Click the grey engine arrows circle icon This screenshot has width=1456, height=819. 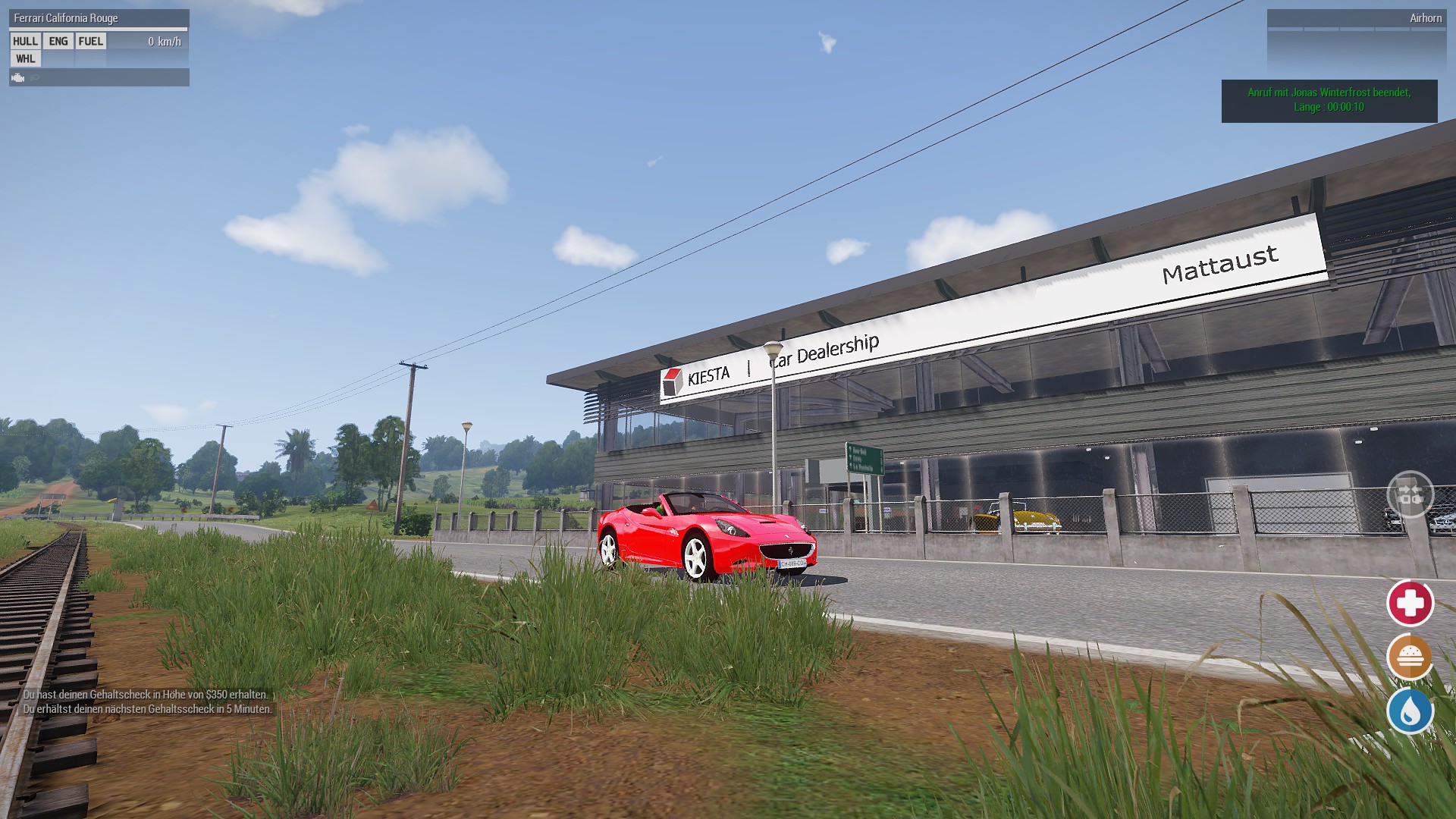(x=1410, y=494)
